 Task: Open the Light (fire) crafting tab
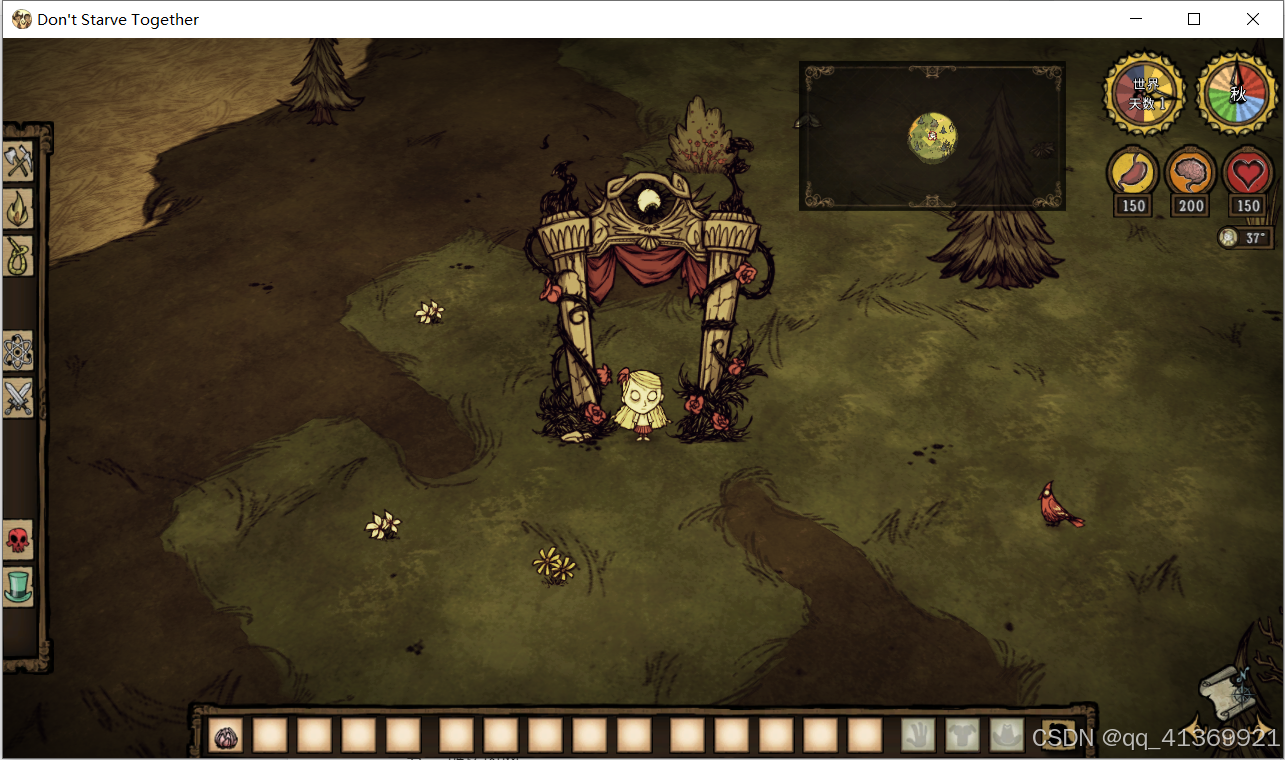pos(19,209)
